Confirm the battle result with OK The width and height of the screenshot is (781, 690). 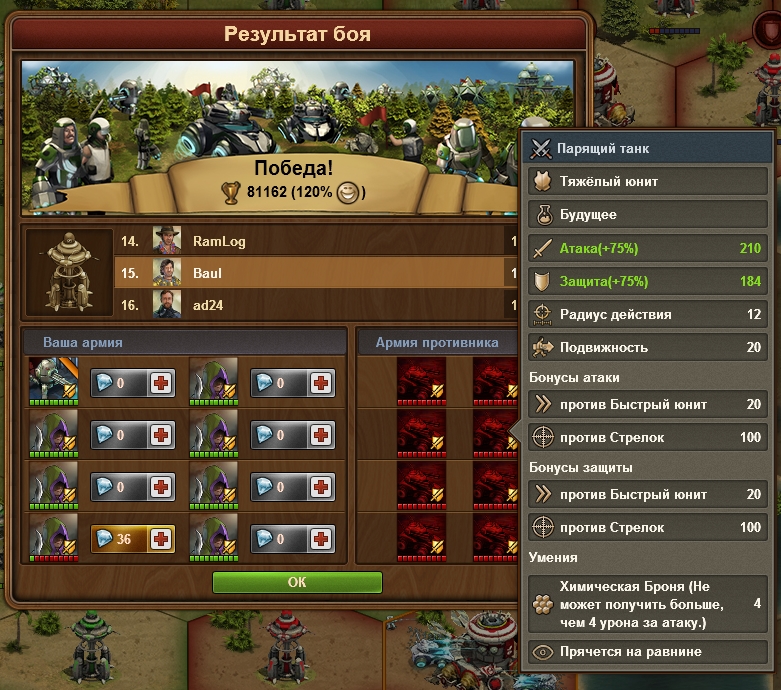pyautogui.click(x=297, y=582)
